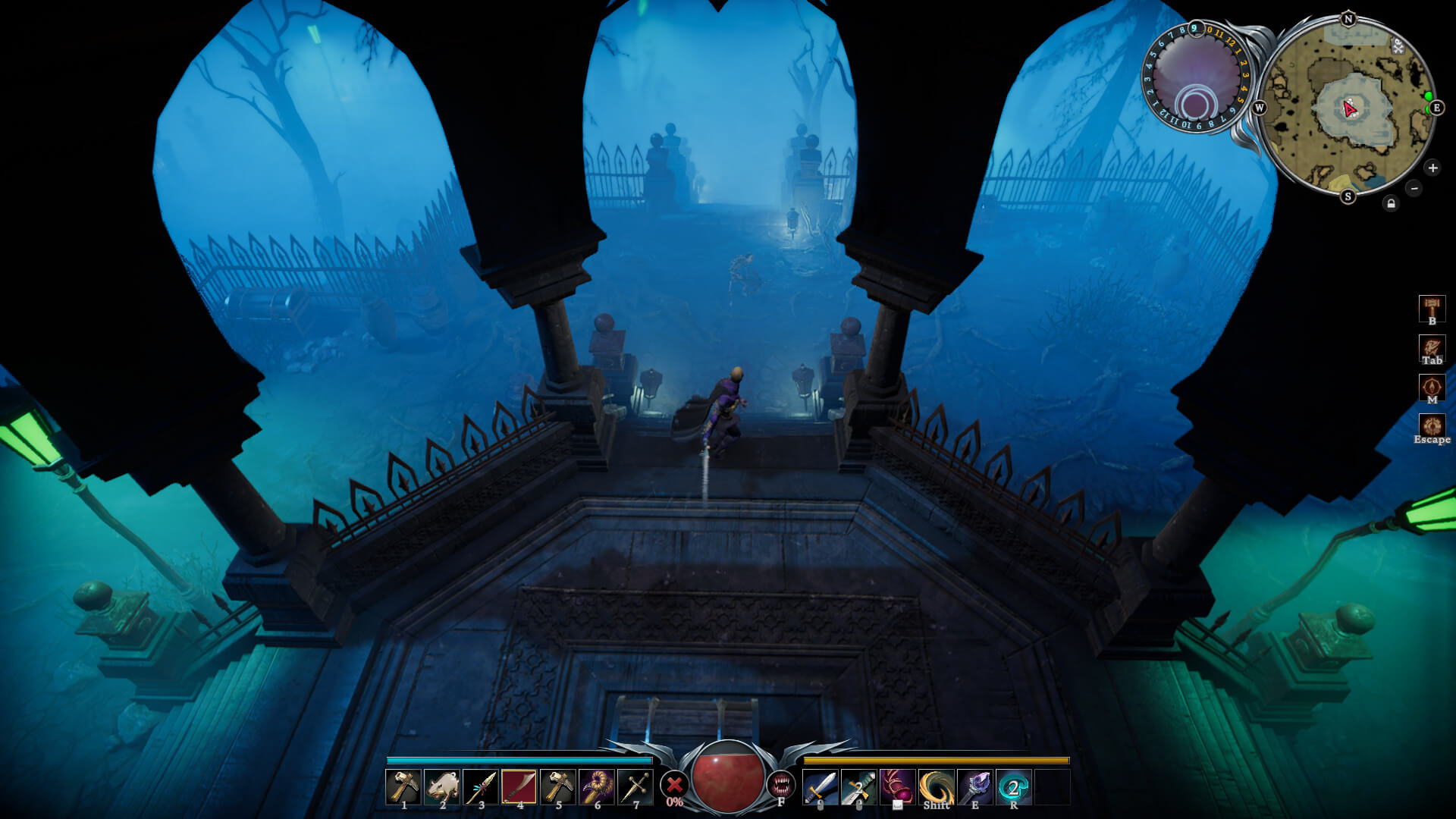Select the rat in hotbar slot 2
Screen dimensions: 1456x819
(444, 783)
